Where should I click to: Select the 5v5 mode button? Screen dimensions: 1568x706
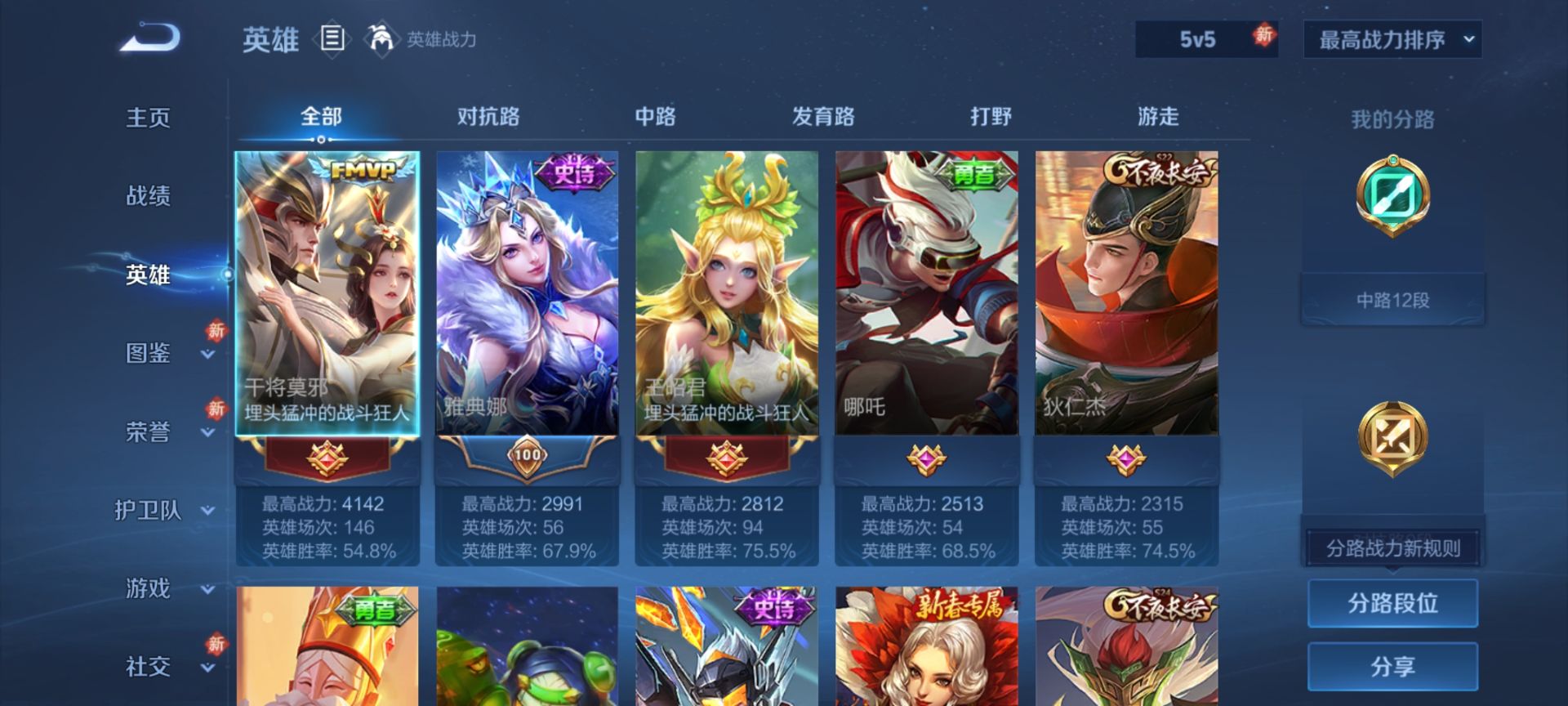point(1198,39)
